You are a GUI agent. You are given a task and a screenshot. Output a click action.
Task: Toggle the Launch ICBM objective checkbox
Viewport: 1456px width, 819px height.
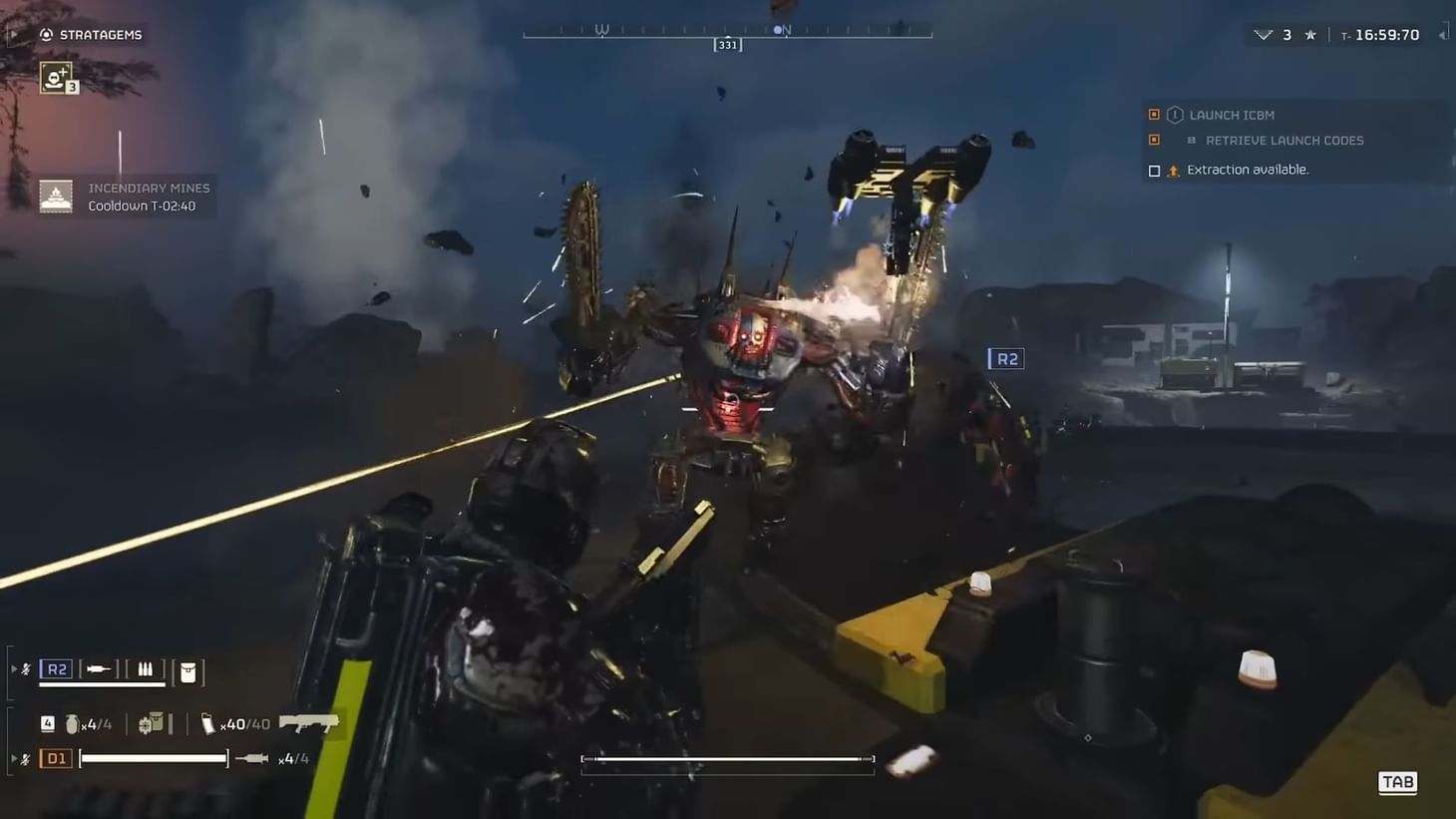1155,114
